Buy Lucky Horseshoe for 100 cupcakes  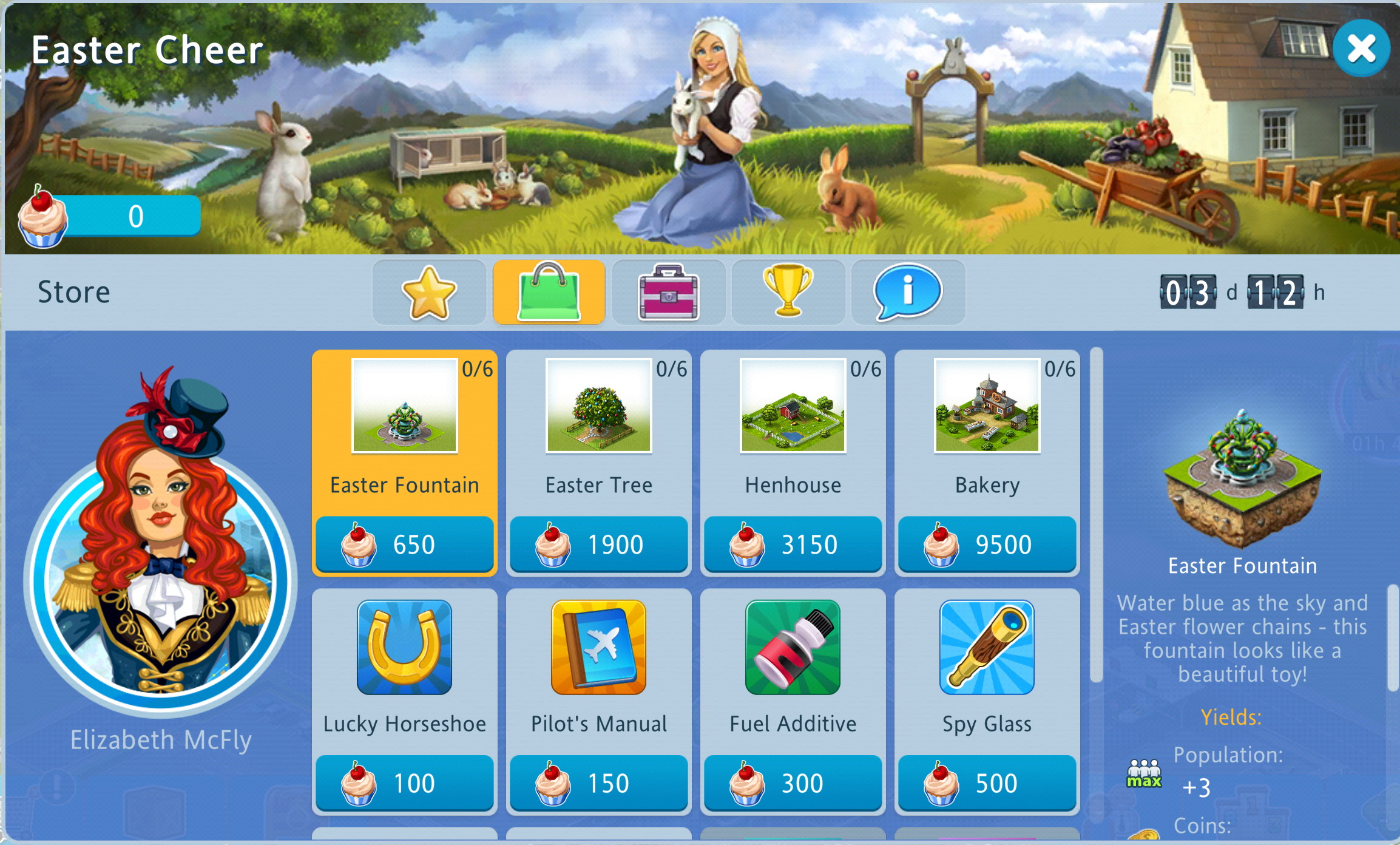coord(404,782)
